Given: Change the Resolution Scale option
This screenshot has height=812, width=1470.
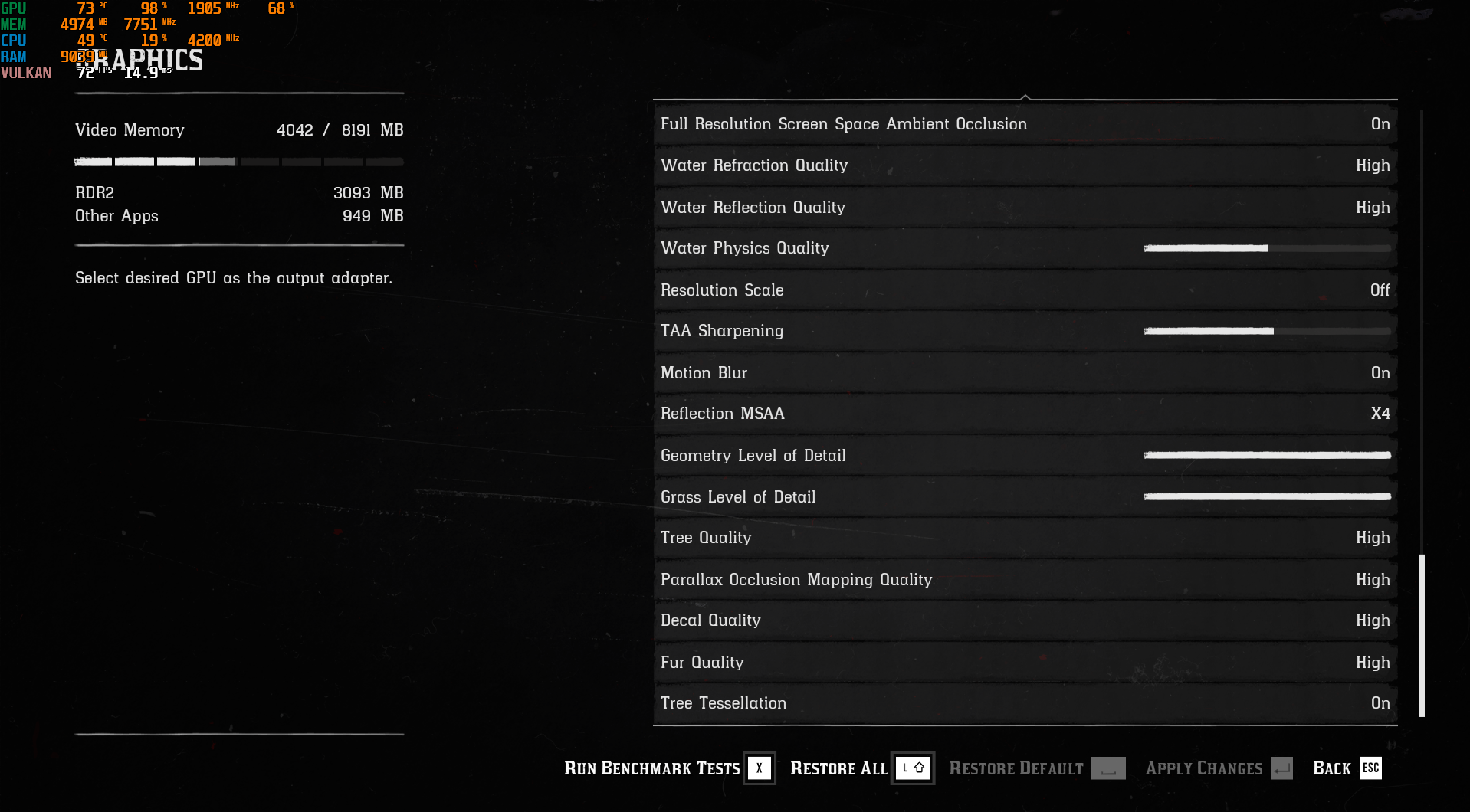Looking at the screenshot, I should point(1025,290).
